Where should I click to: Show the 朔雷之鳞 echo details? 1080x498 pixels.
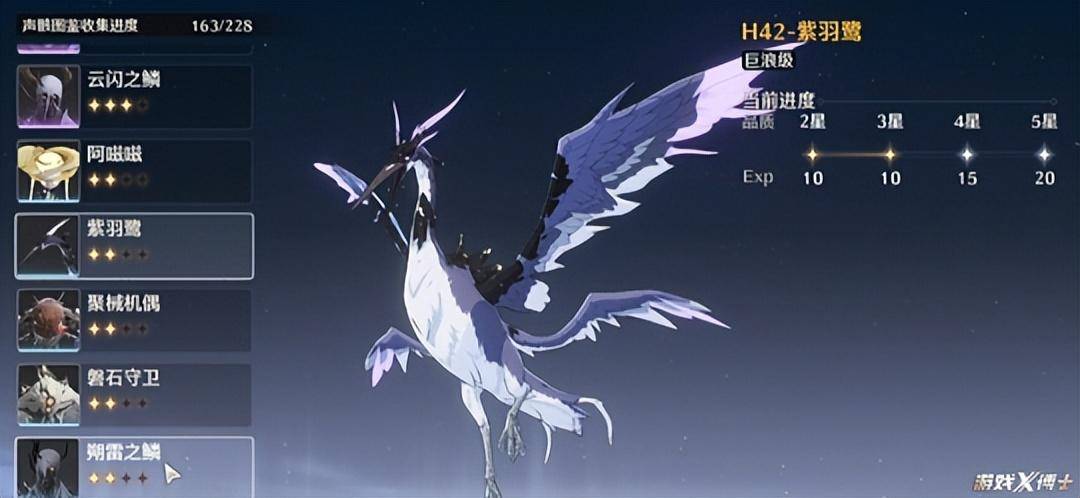(x=134, y=466)
